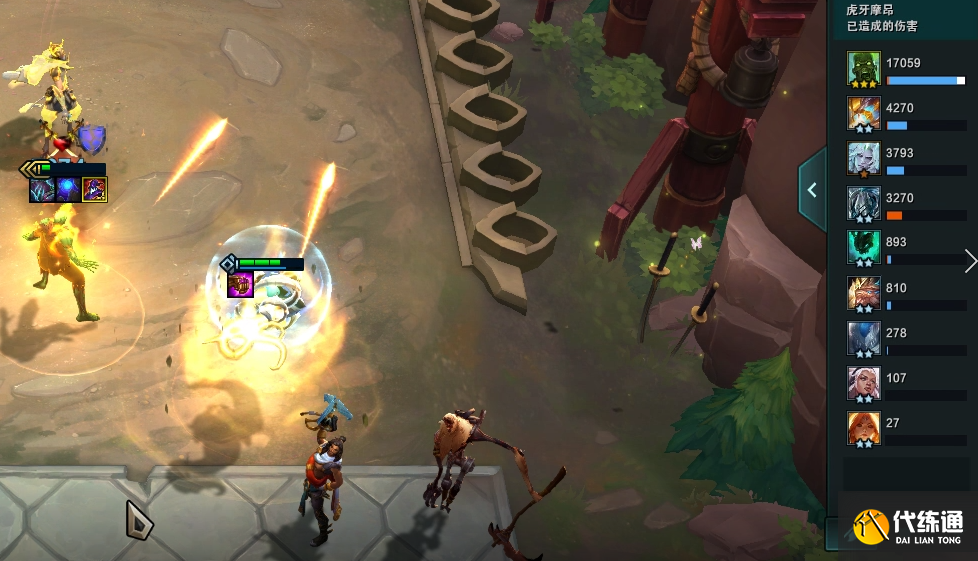Choose the white-haired champion with 3793 damage
This screenshot has width=978, height=561.
864,160
